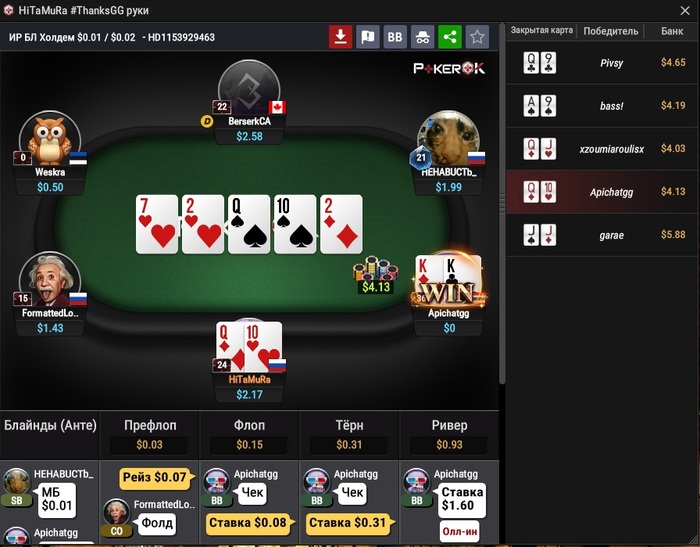Toggle the BB chip display

pos(395,37)
